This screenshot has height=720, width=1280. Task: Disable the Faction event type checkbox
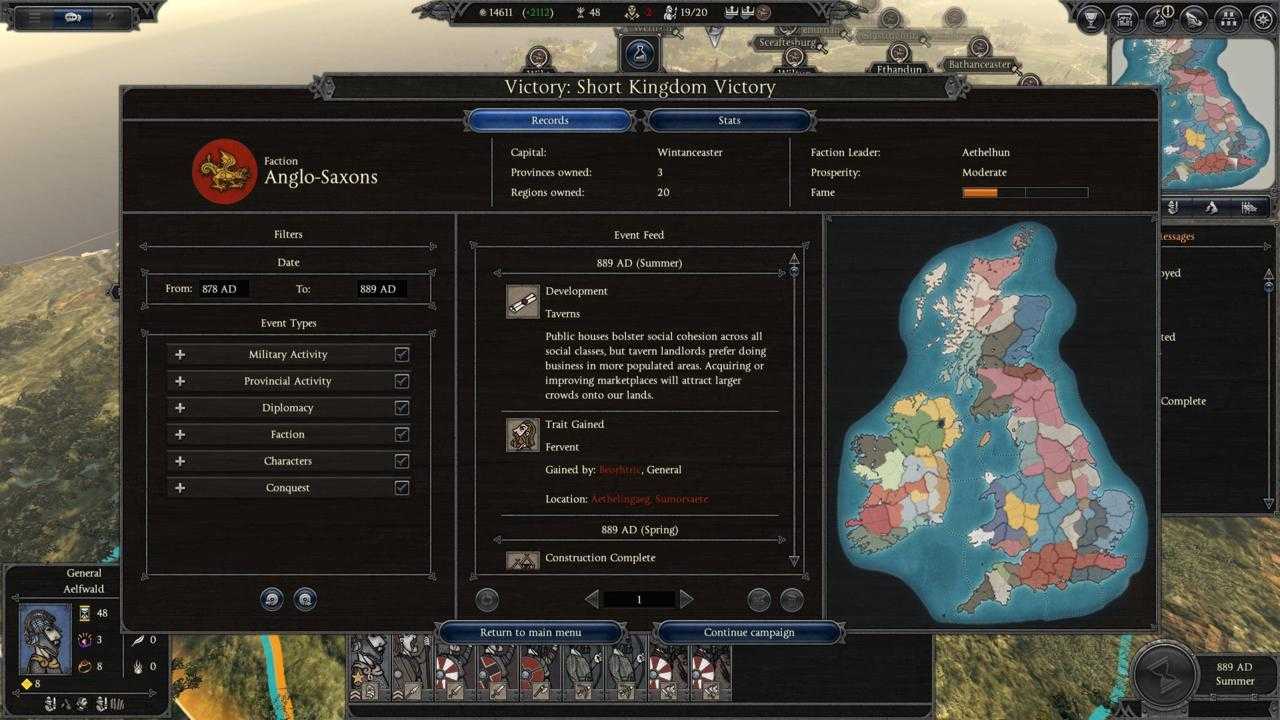402,435
